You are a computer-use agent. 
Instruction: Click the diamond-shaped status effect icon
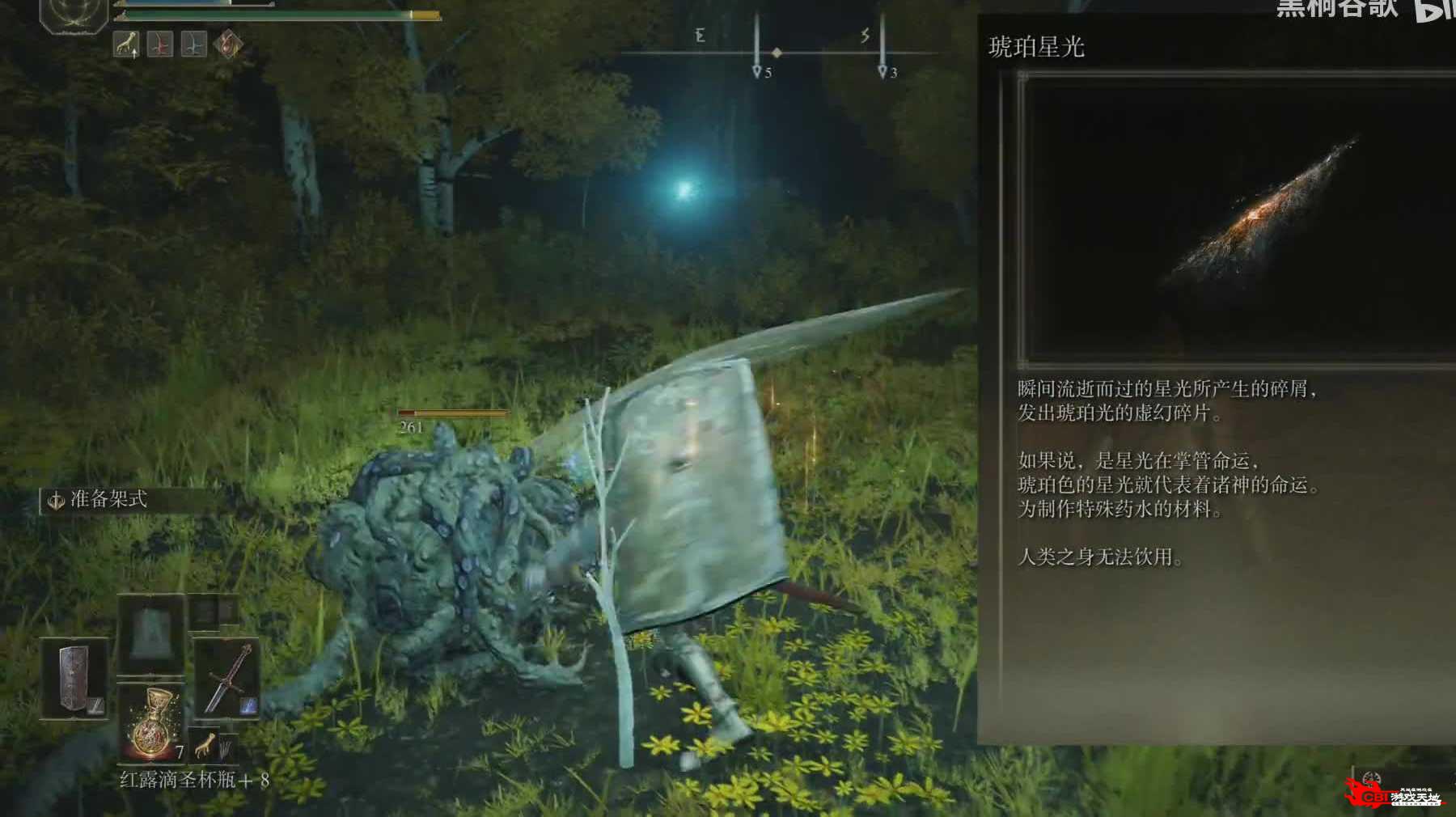tap(227, 44)
